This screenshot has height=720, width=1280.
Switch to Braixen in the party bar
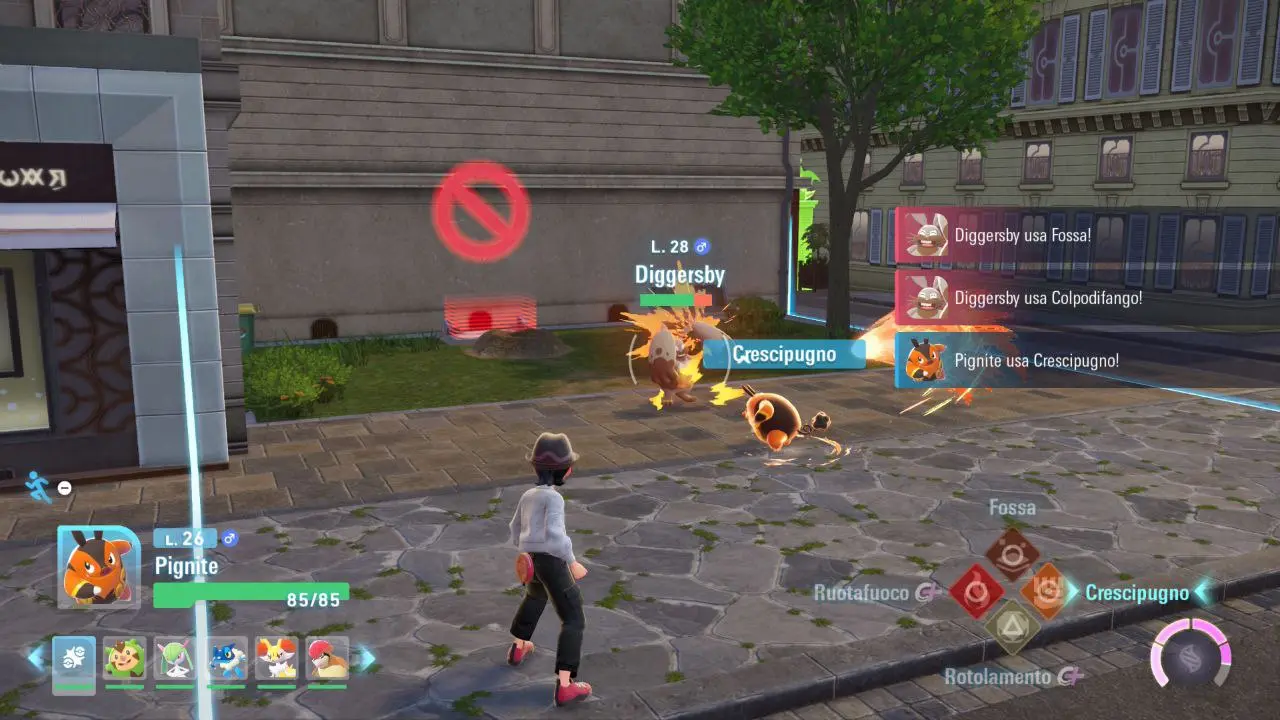coord(276,660)
